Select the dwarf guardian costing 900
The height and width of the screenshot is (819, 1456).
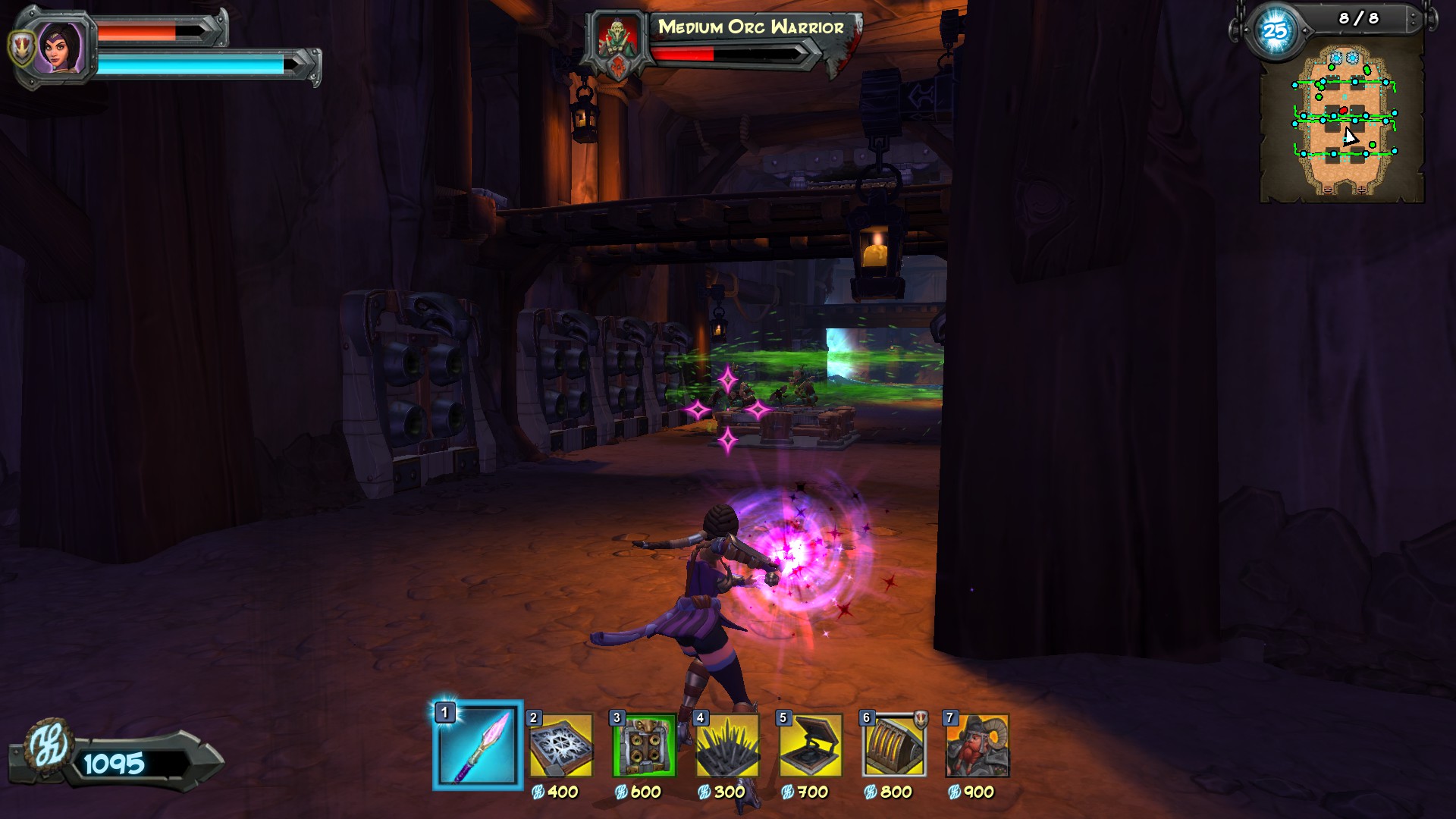click(977, 745)
